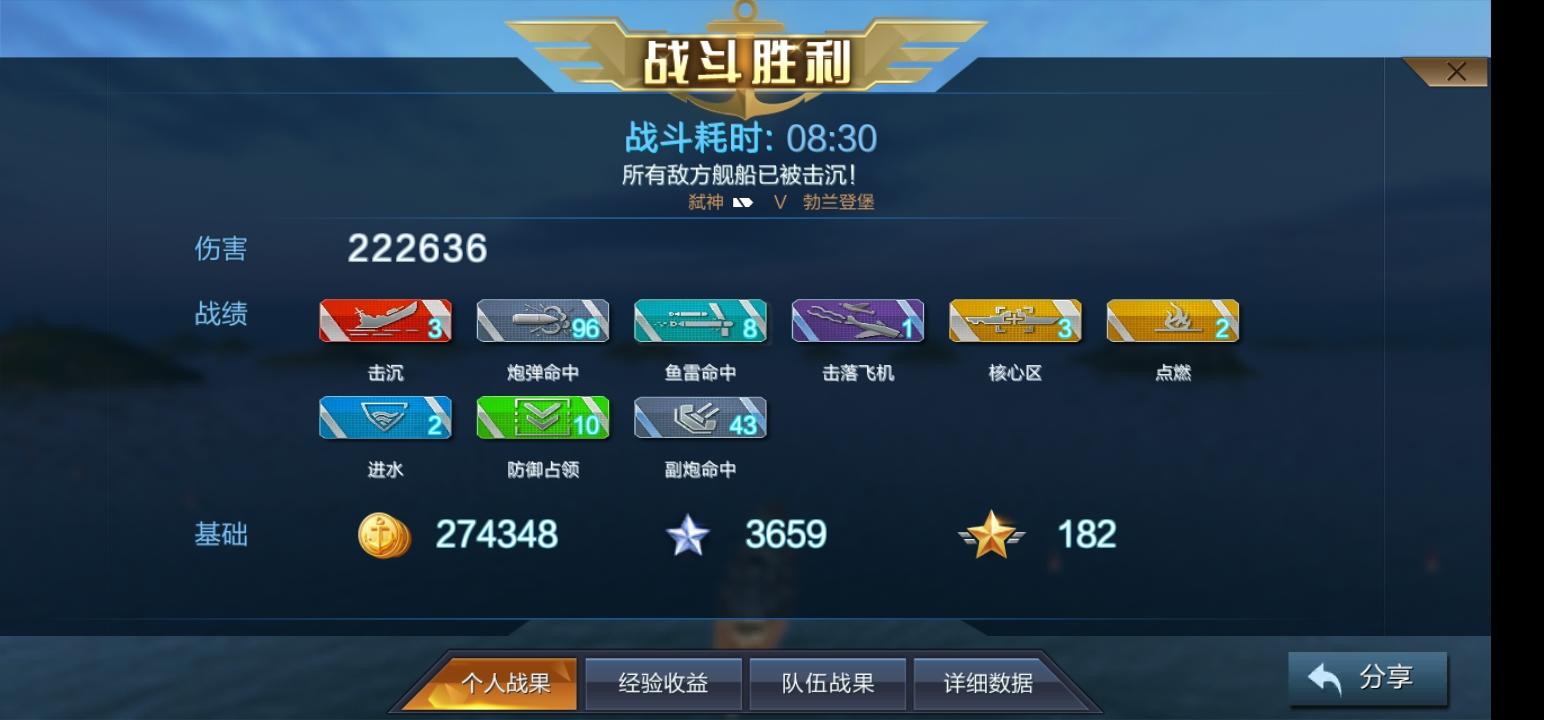
Task: Click the 鱼雷命中 torpedo hits icon
Action: pyautogui.click(x=700, y=320)
